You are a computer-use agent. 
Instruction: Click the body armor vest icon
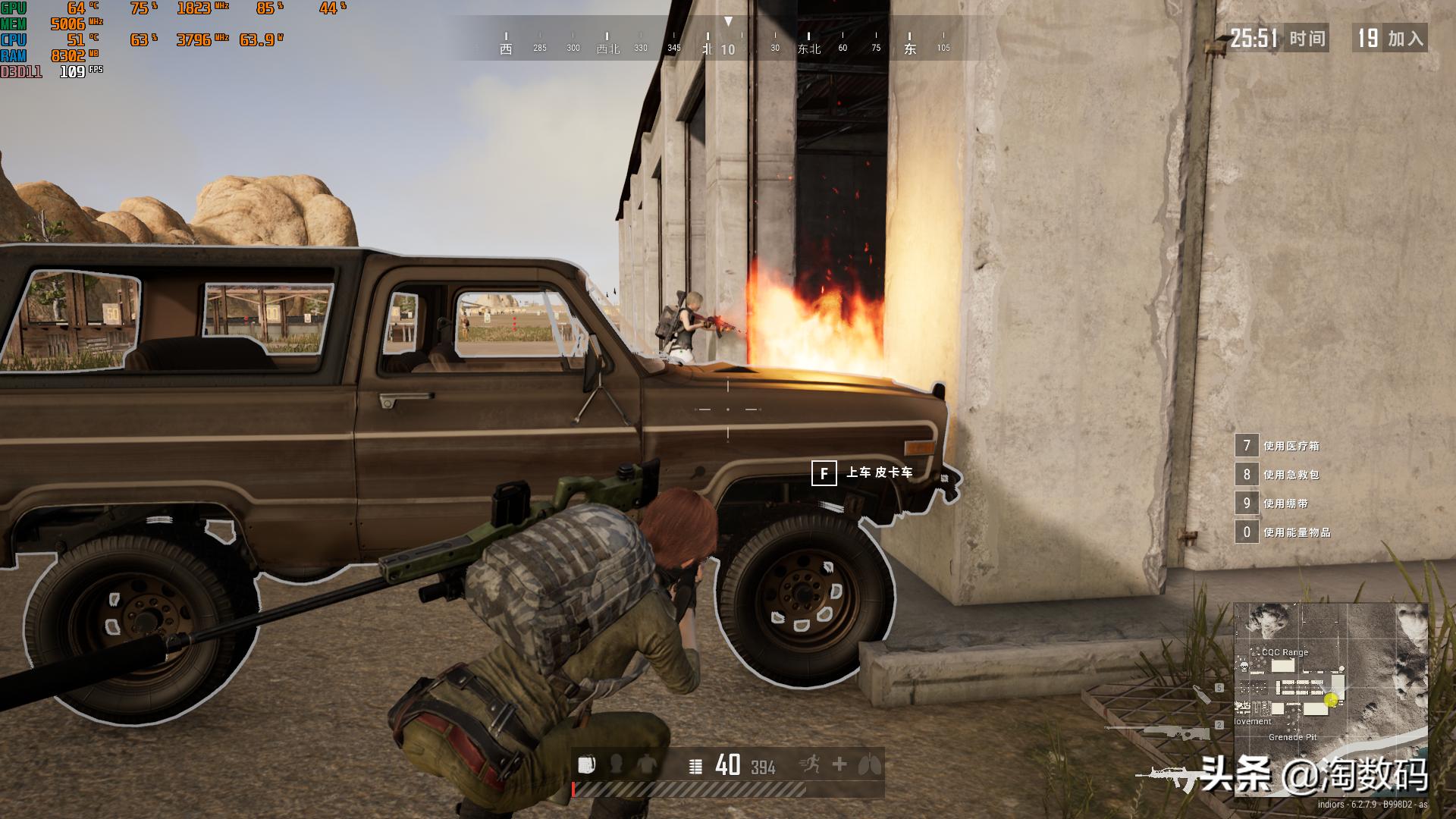(647, 765)
